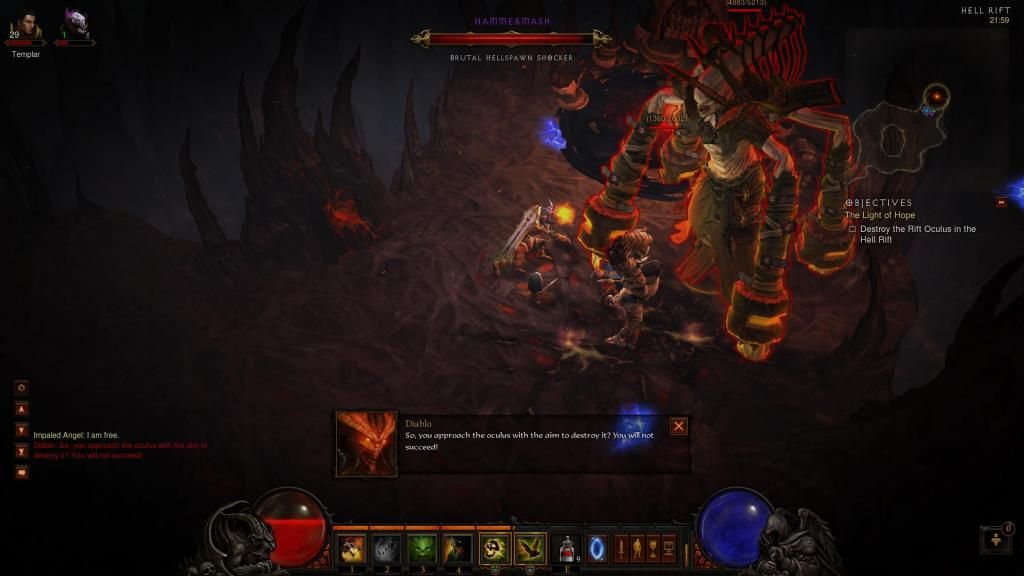Open the social button in the corner
The image size is (1024, 576).
(x=995, y=540)
